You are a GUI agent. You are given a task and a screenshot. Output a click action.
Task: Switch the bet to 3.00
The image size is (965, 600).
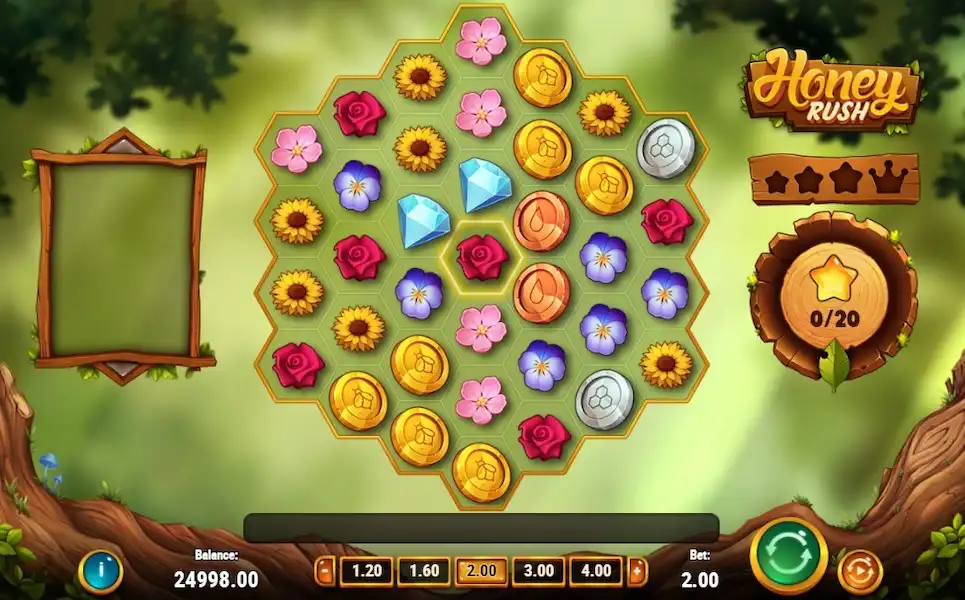(538, 571)
